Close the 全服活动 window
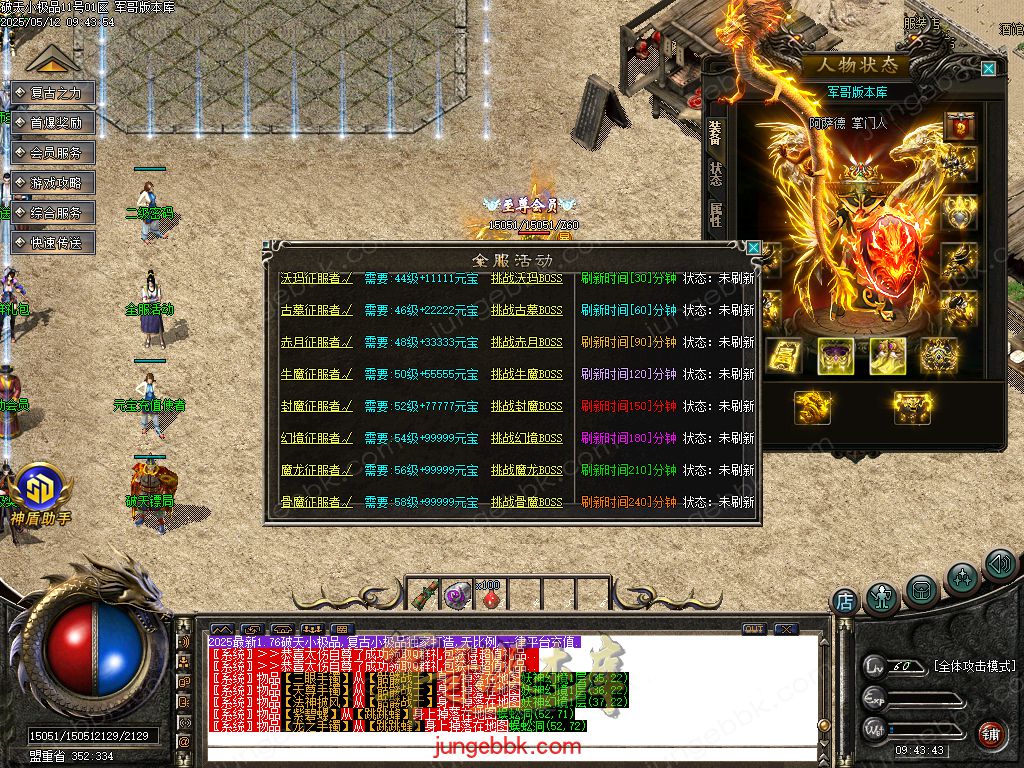 (x=753, y=248)
